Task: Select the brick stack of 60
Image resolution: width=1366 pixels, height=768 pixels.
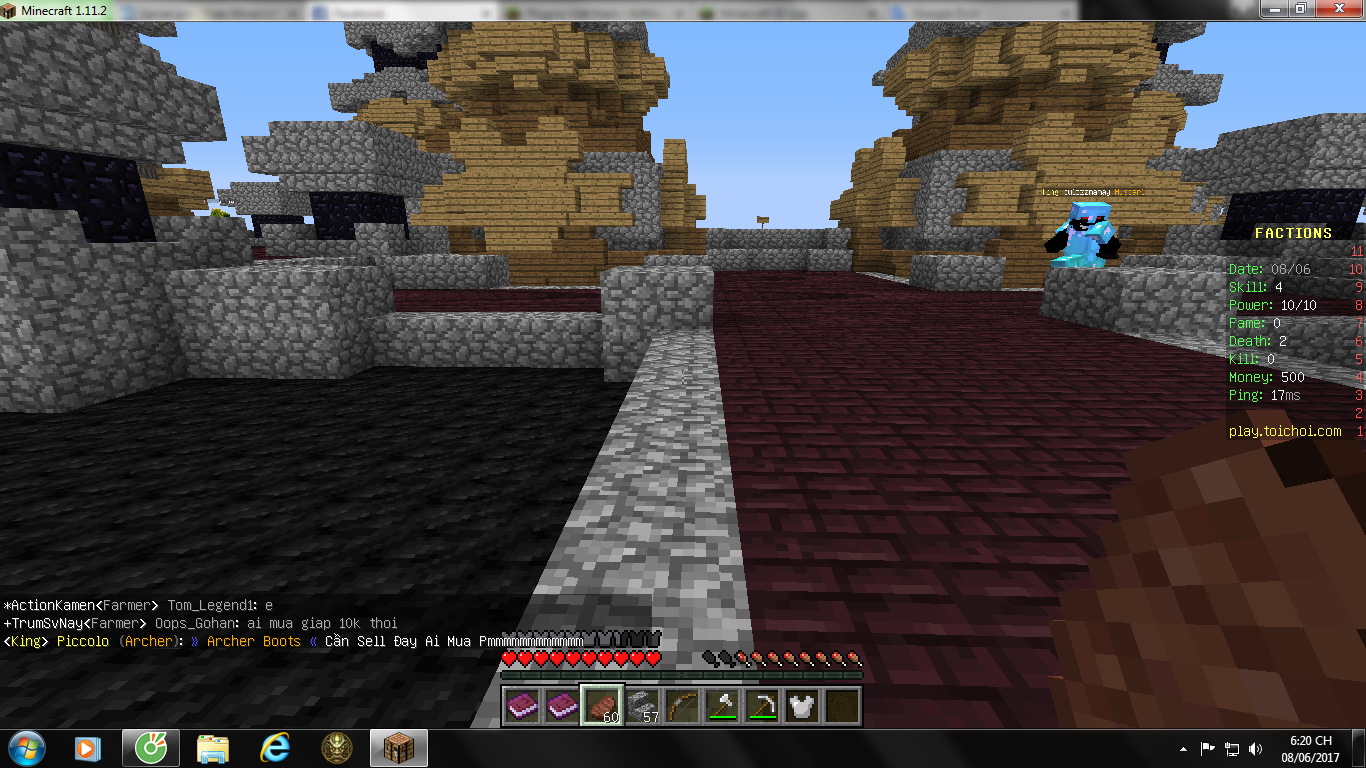Action: 603,706
